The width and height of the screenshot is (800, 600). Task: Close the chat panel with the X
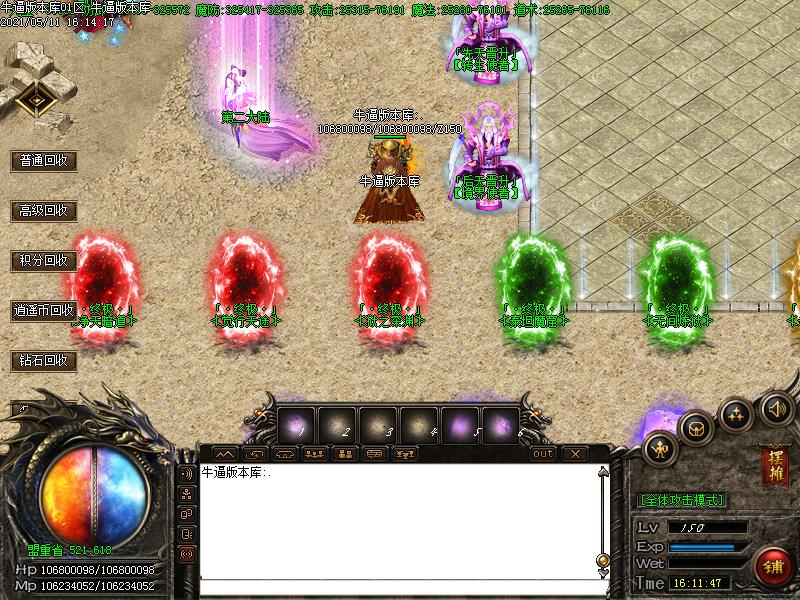pos(574,453)
